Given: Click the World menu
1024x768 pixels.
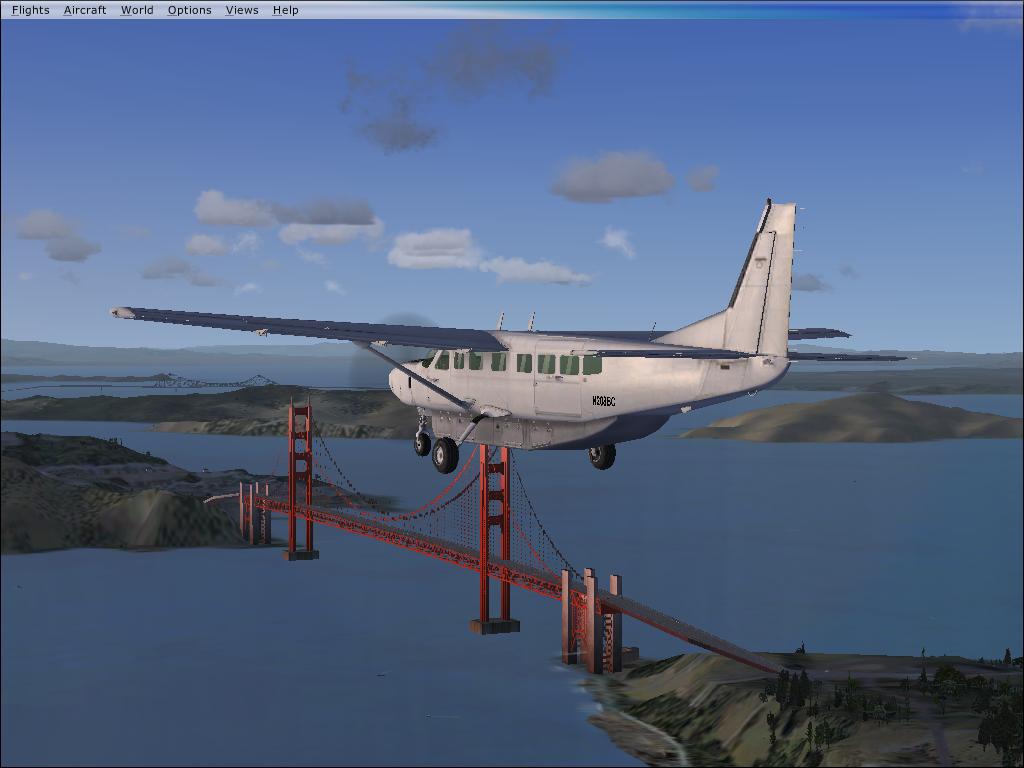Looking at the screenshot, I should click(137, 10).
